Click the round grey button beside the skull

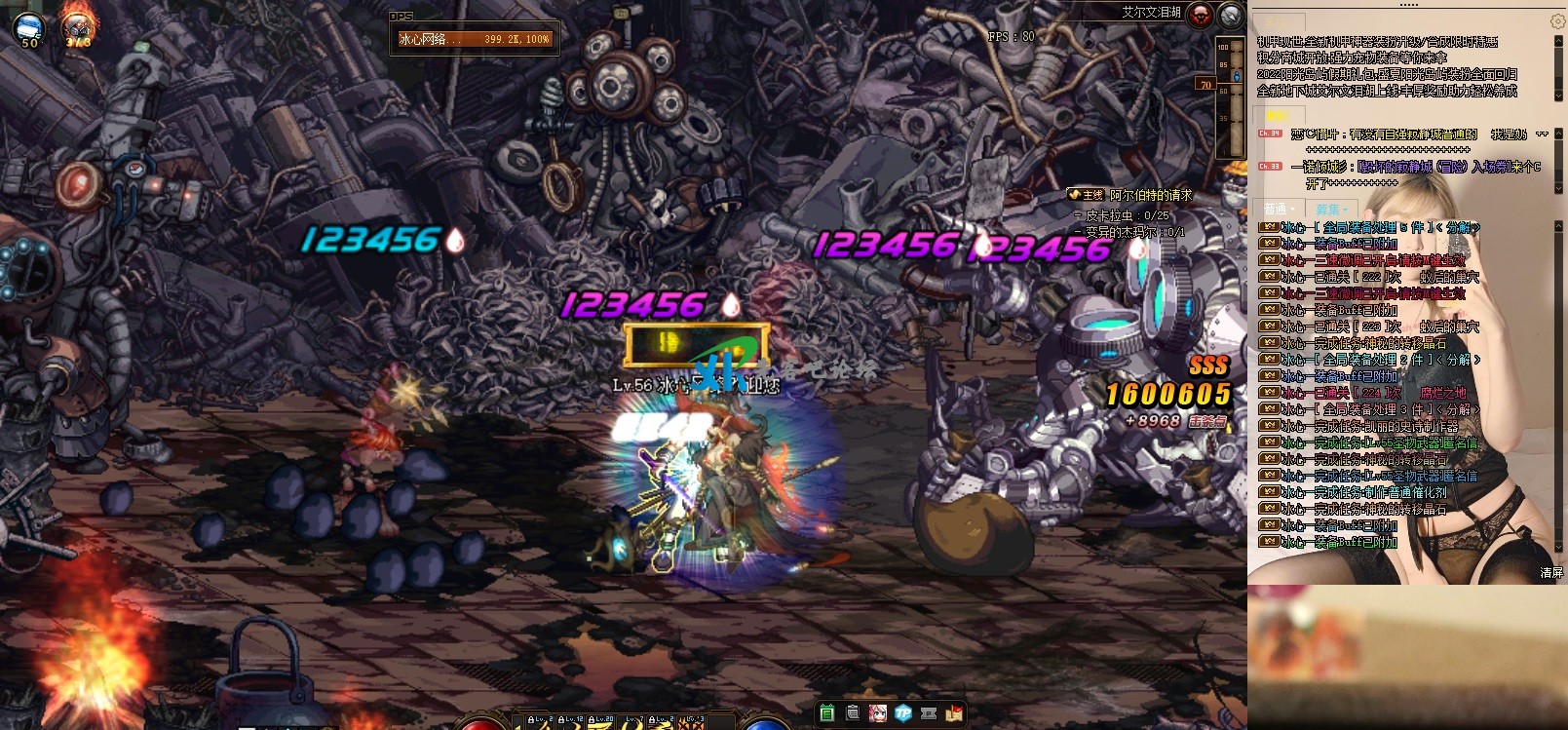(x=1231, y=15)
